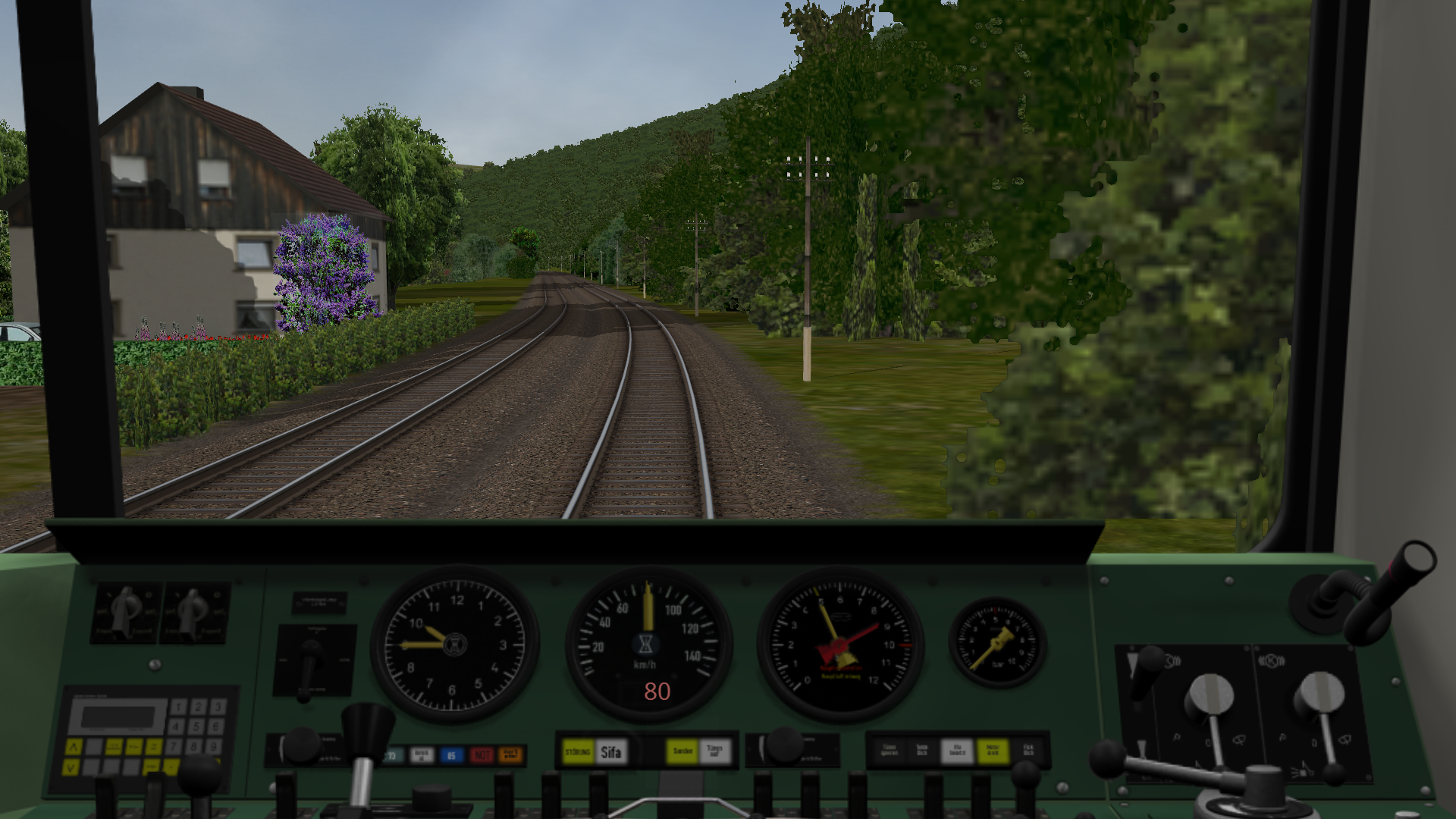
Task: Push keypad digit 1
Action: [x=179, y=707]
